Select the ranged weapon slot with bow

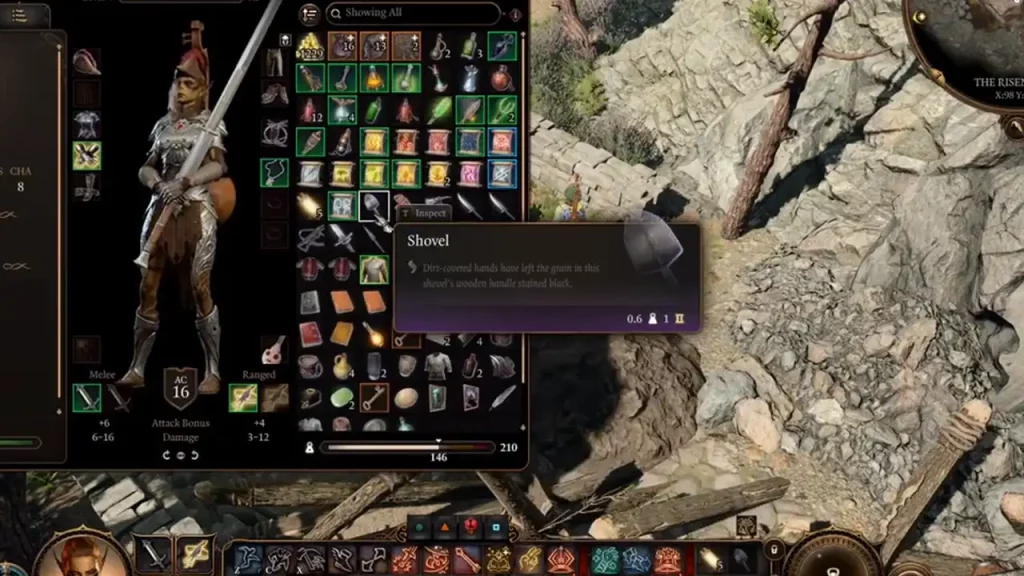tap(243, 398)
